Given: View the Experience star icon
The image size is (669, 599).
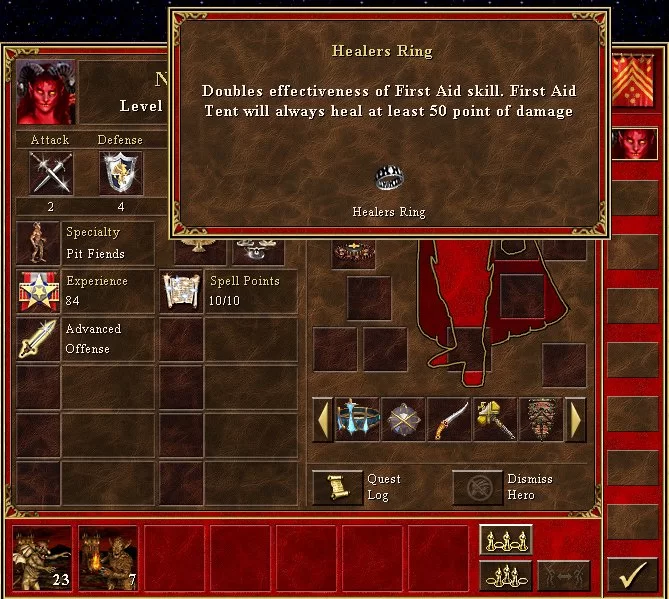Looking at the screenshot, I should (39, 291).
